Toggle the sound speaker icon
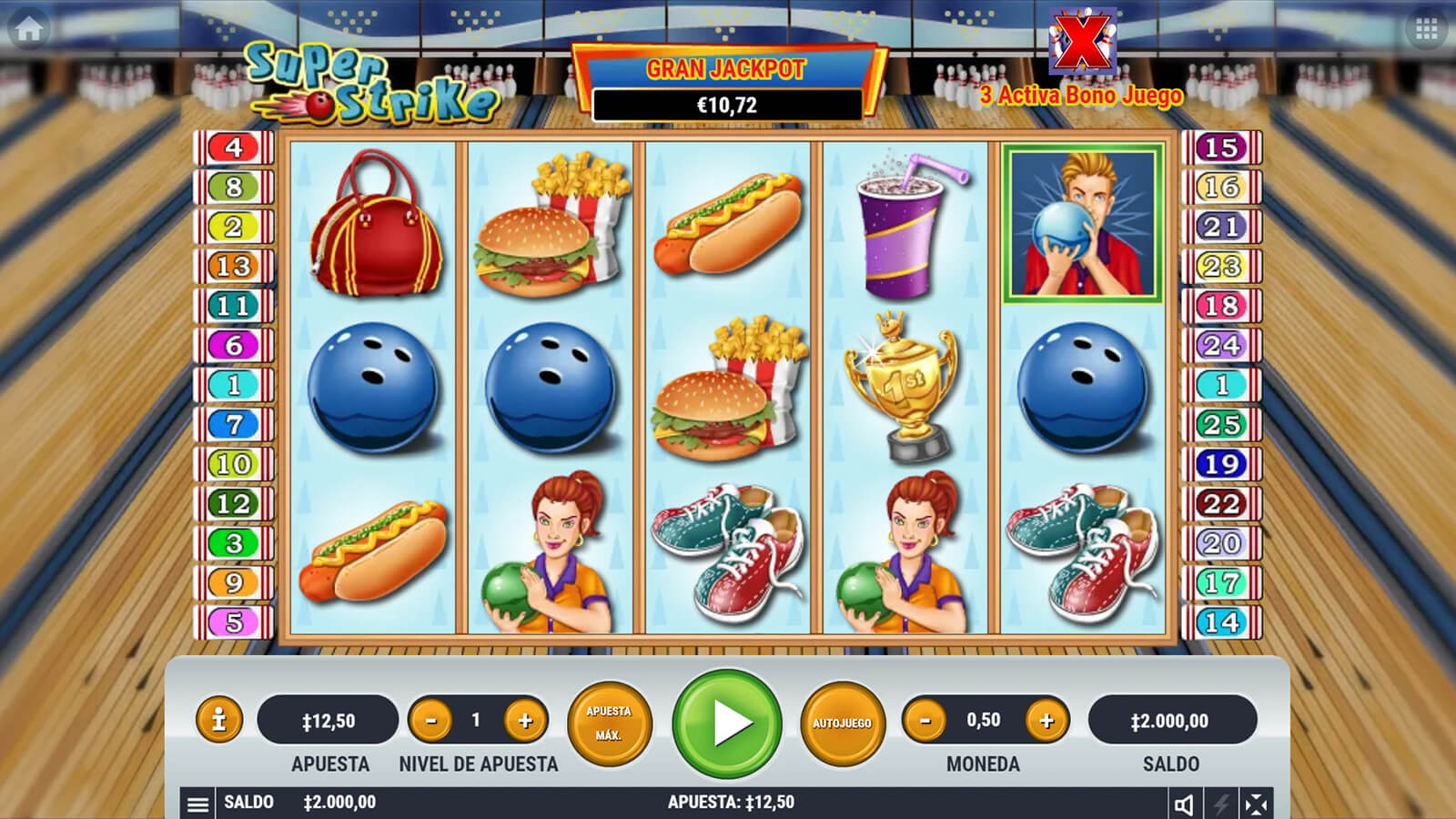Viewport: 1456px width, 819px height. [x=1184, y=804]
